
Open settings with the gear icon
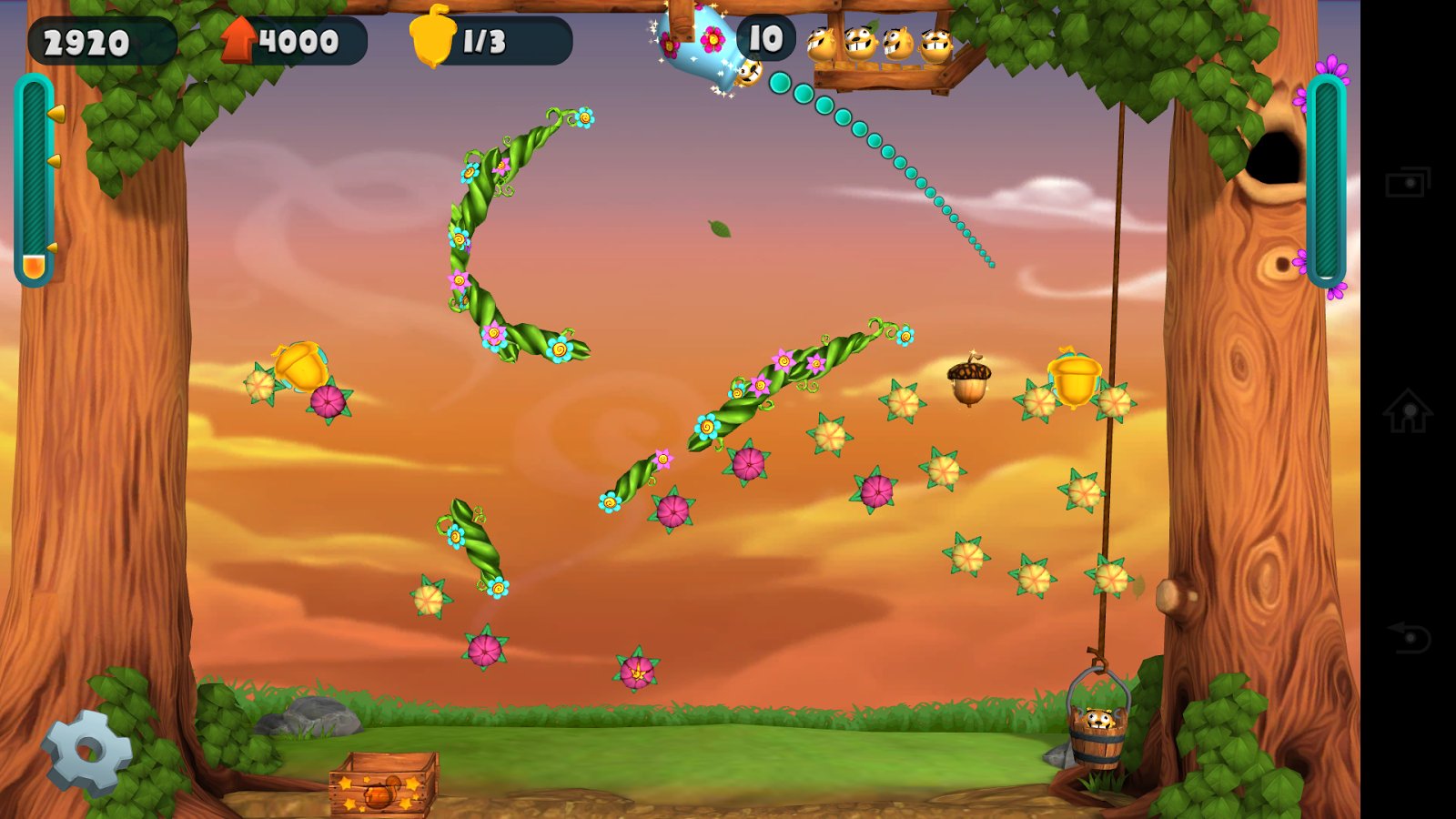coord(87,752)
